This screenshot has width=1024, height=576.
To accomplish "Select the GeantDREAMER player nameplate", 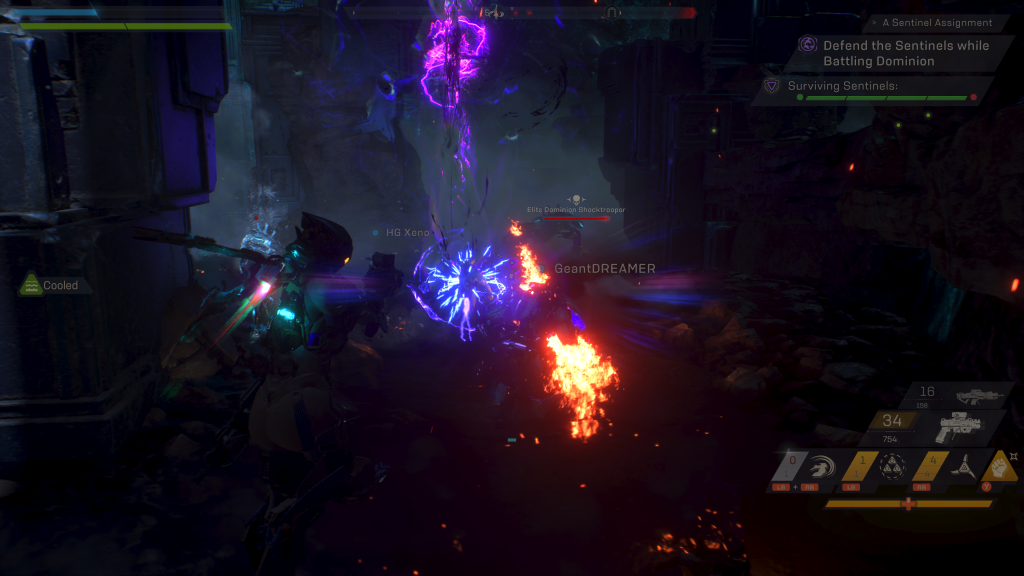I will tap(605, 268).
